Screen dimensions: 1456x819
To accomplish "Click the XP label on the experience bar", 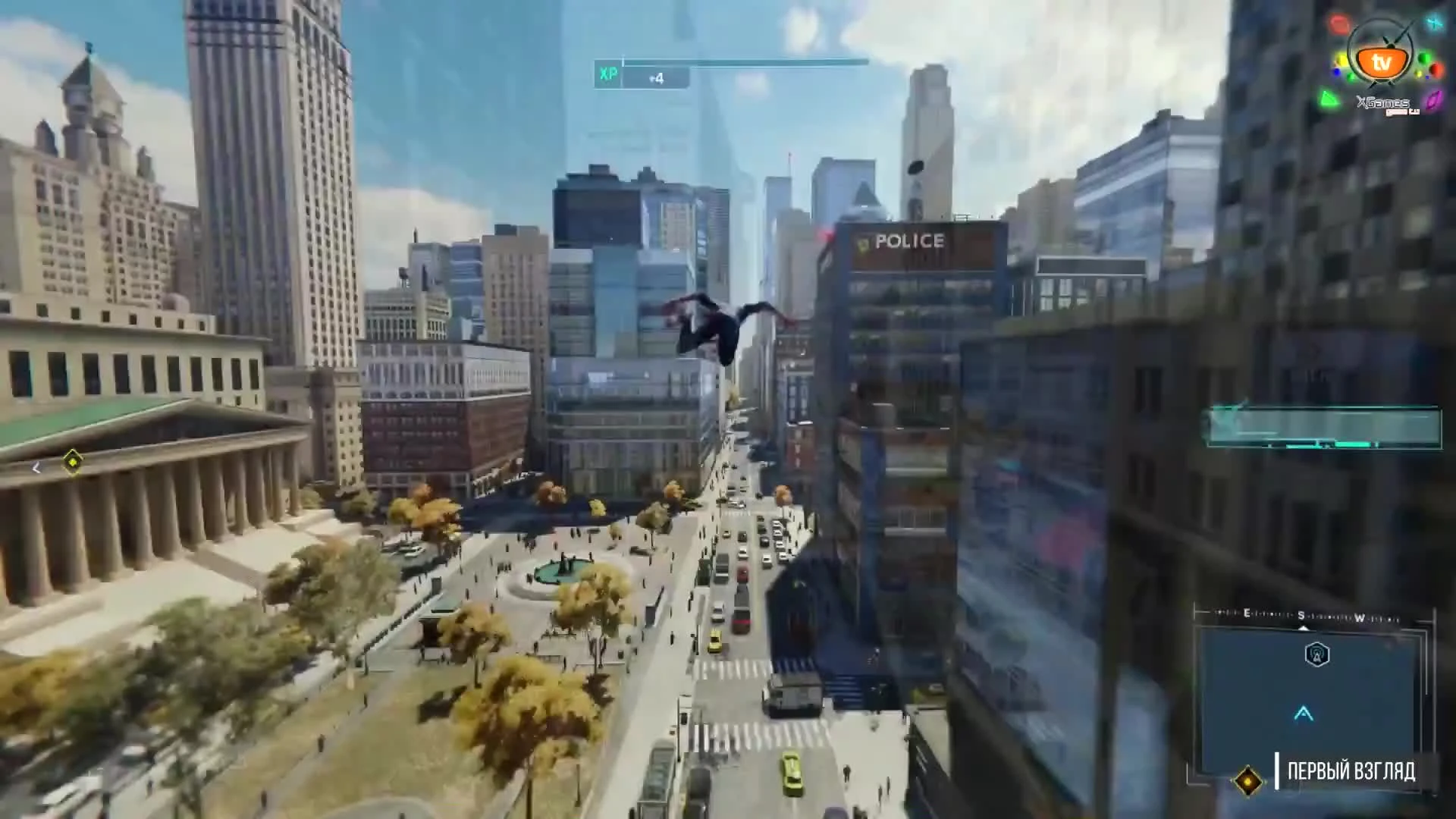I will pos(607,74).
